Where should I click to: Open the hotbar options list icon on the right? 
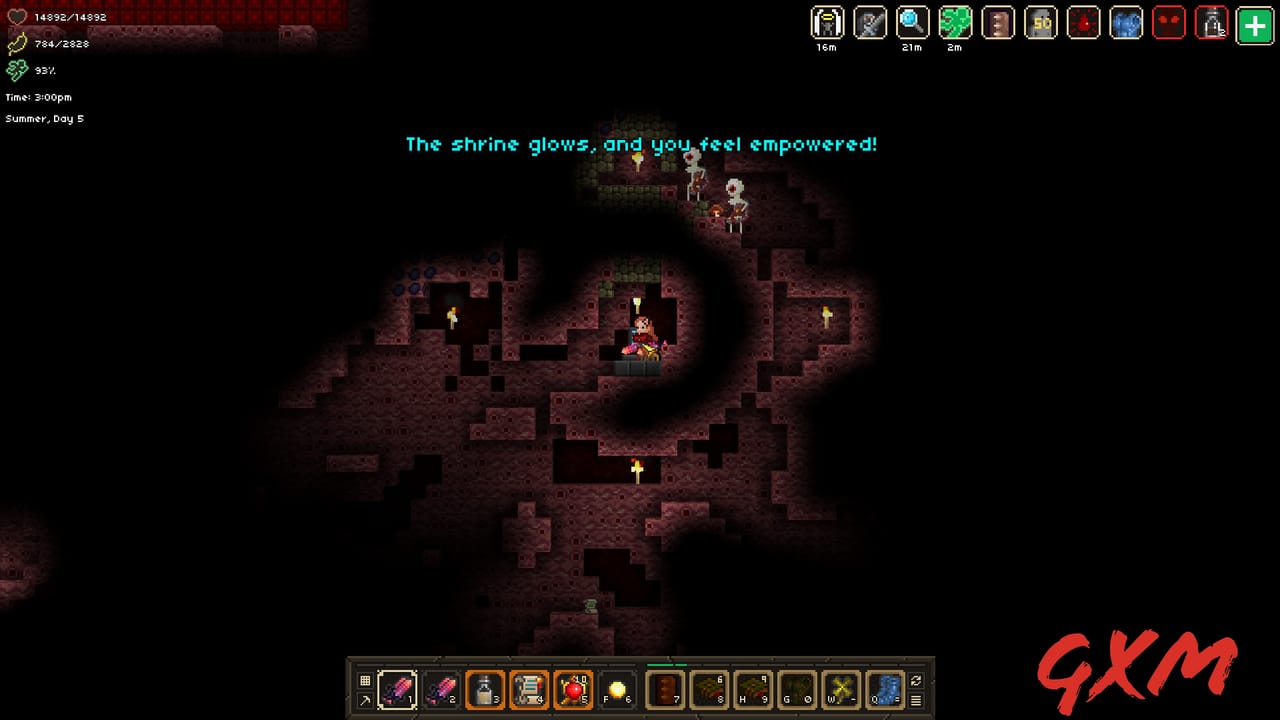[x=916, y=700]
